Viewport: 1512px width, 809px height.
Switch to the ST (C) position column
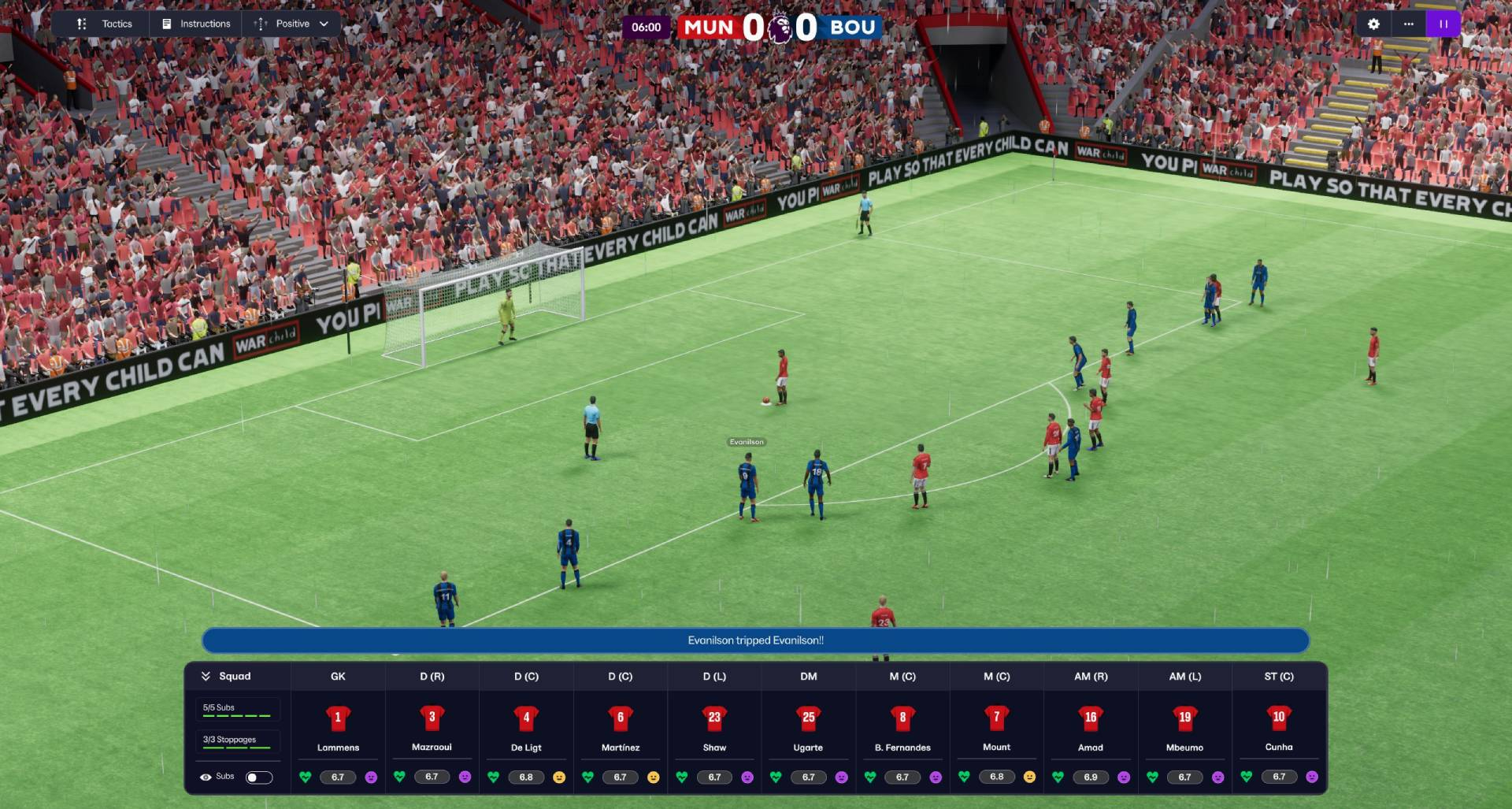pyautogui.click(x=1279, y=676)
